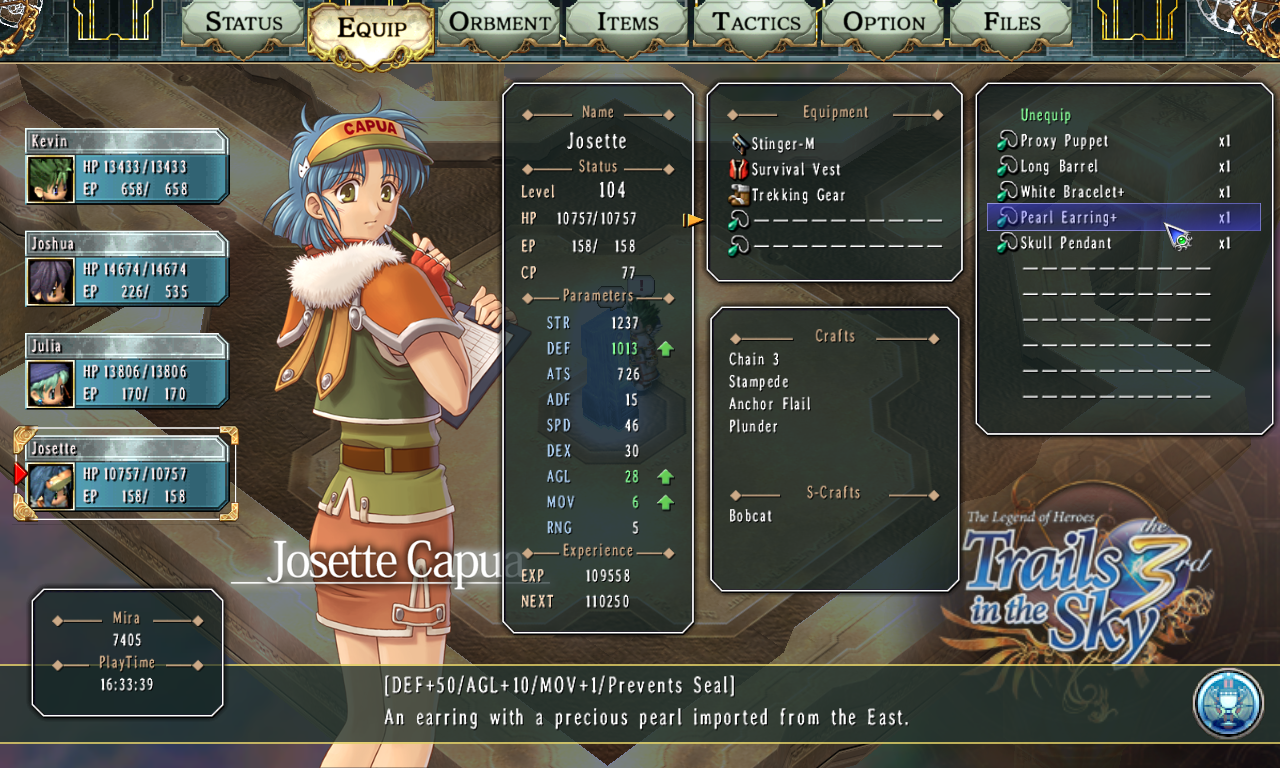Choose Joshua from the party list
The image size is (1280, 768).
click(127, 269)
